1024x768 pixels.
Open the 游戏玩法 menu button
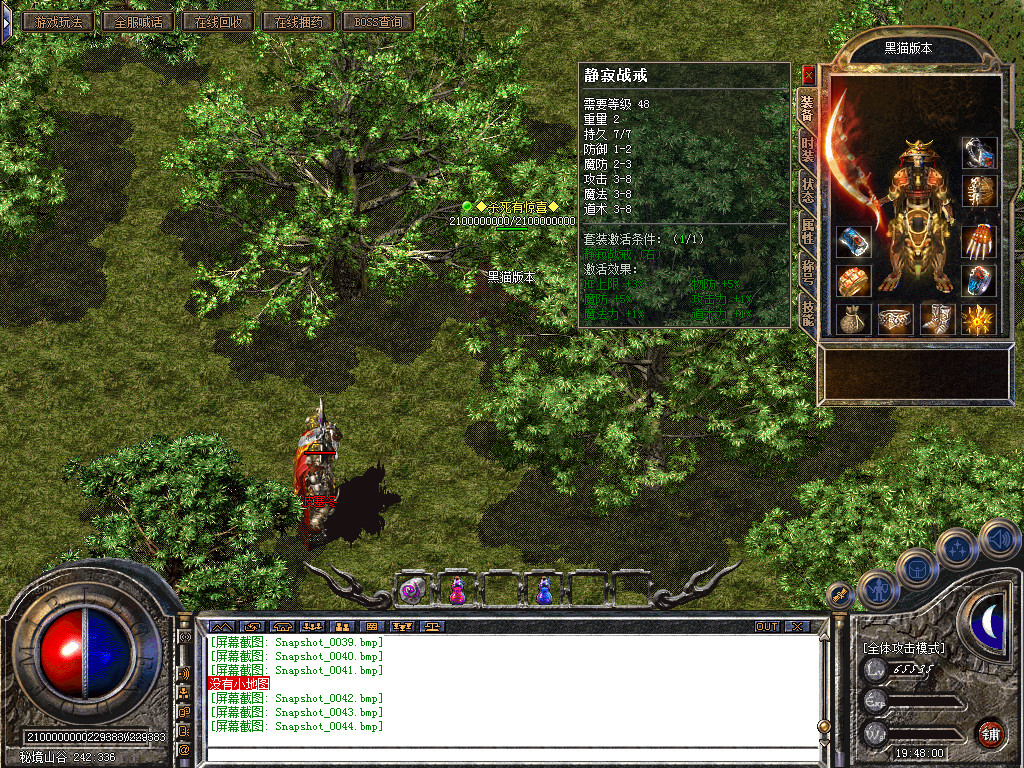58,21
